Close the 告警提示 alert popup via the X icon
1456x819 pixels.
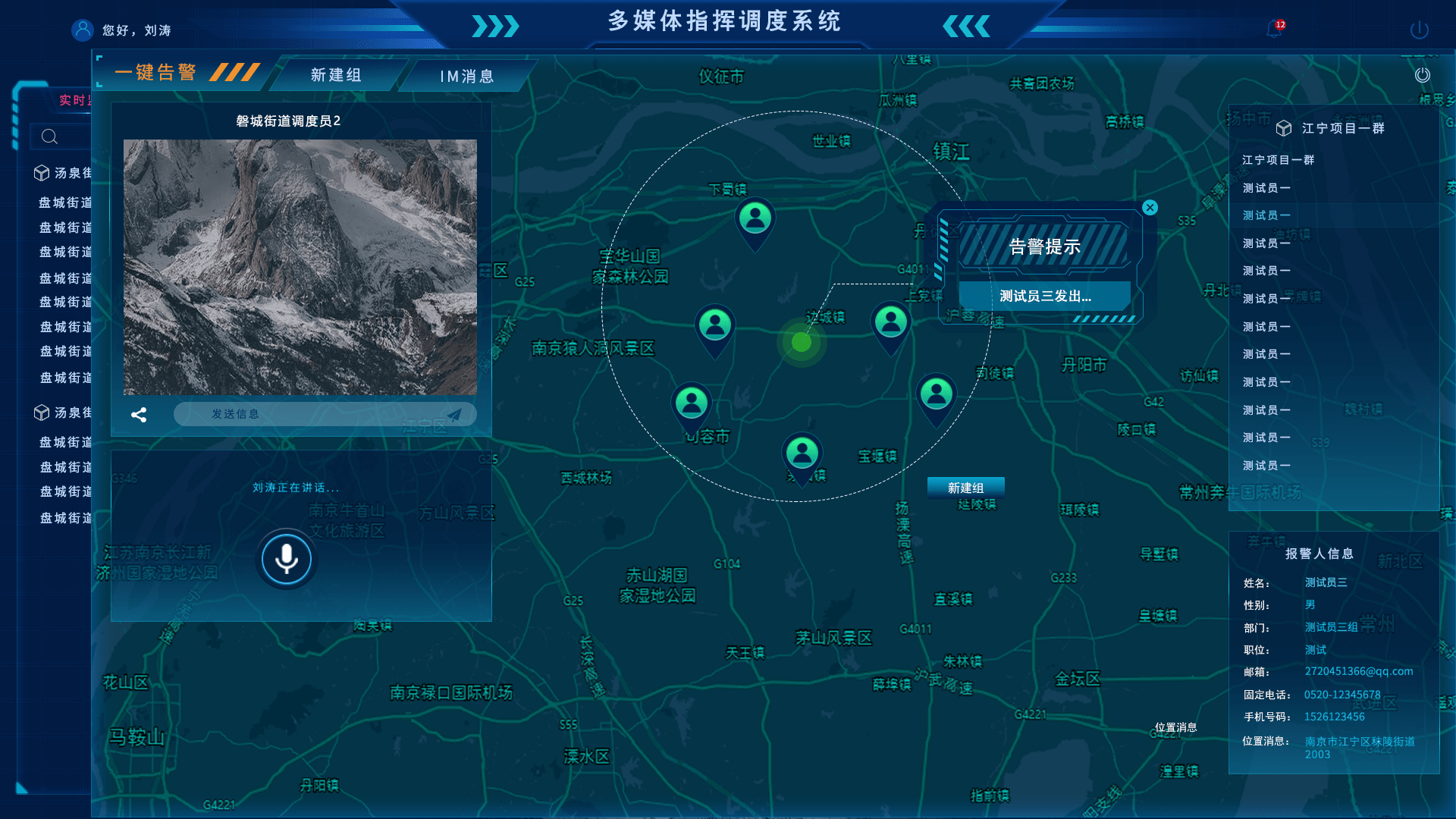point(1150,208)
